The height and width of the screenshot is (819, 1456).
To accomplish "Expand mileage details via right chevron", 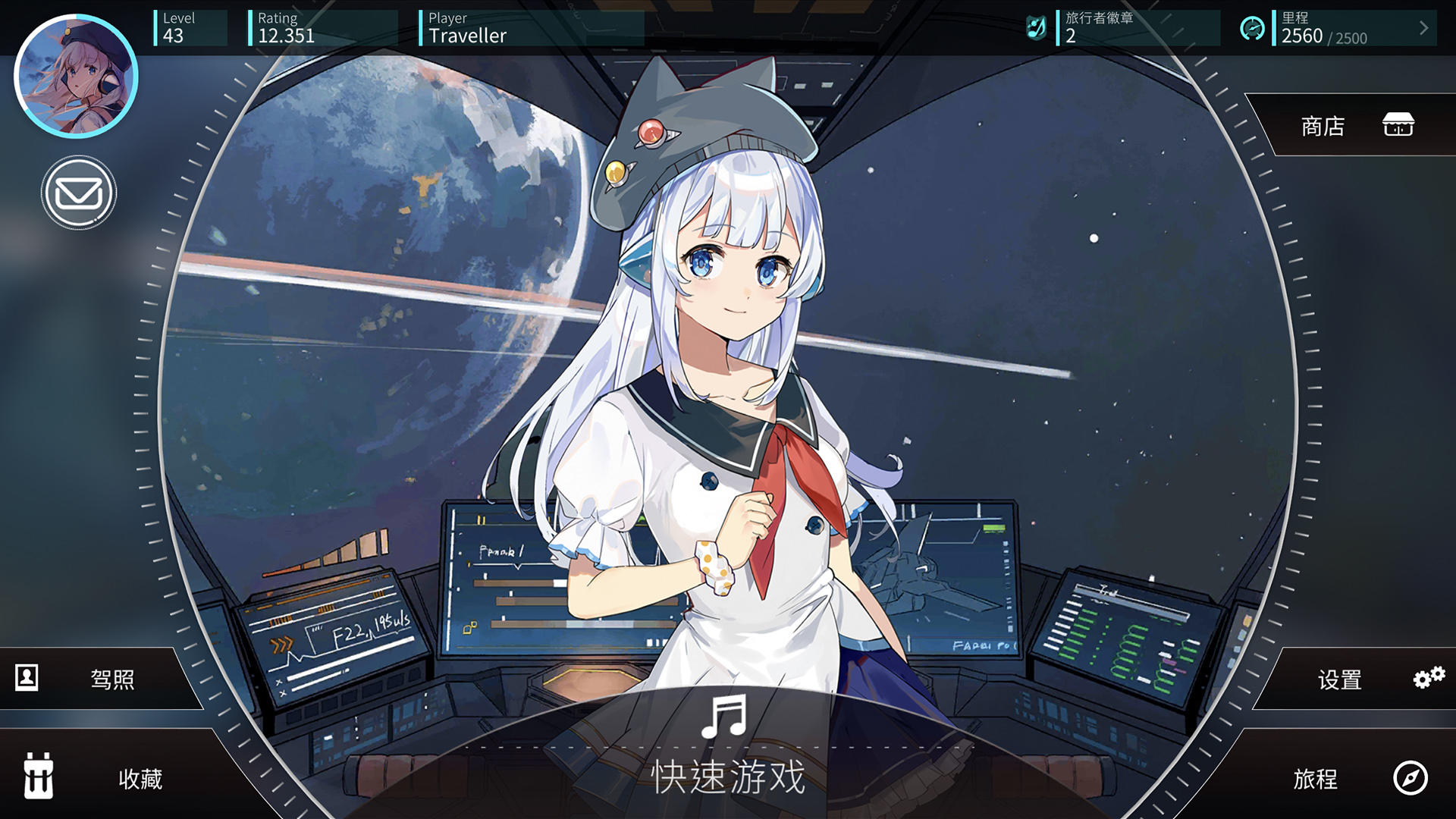I will [x=1423, y=29].
